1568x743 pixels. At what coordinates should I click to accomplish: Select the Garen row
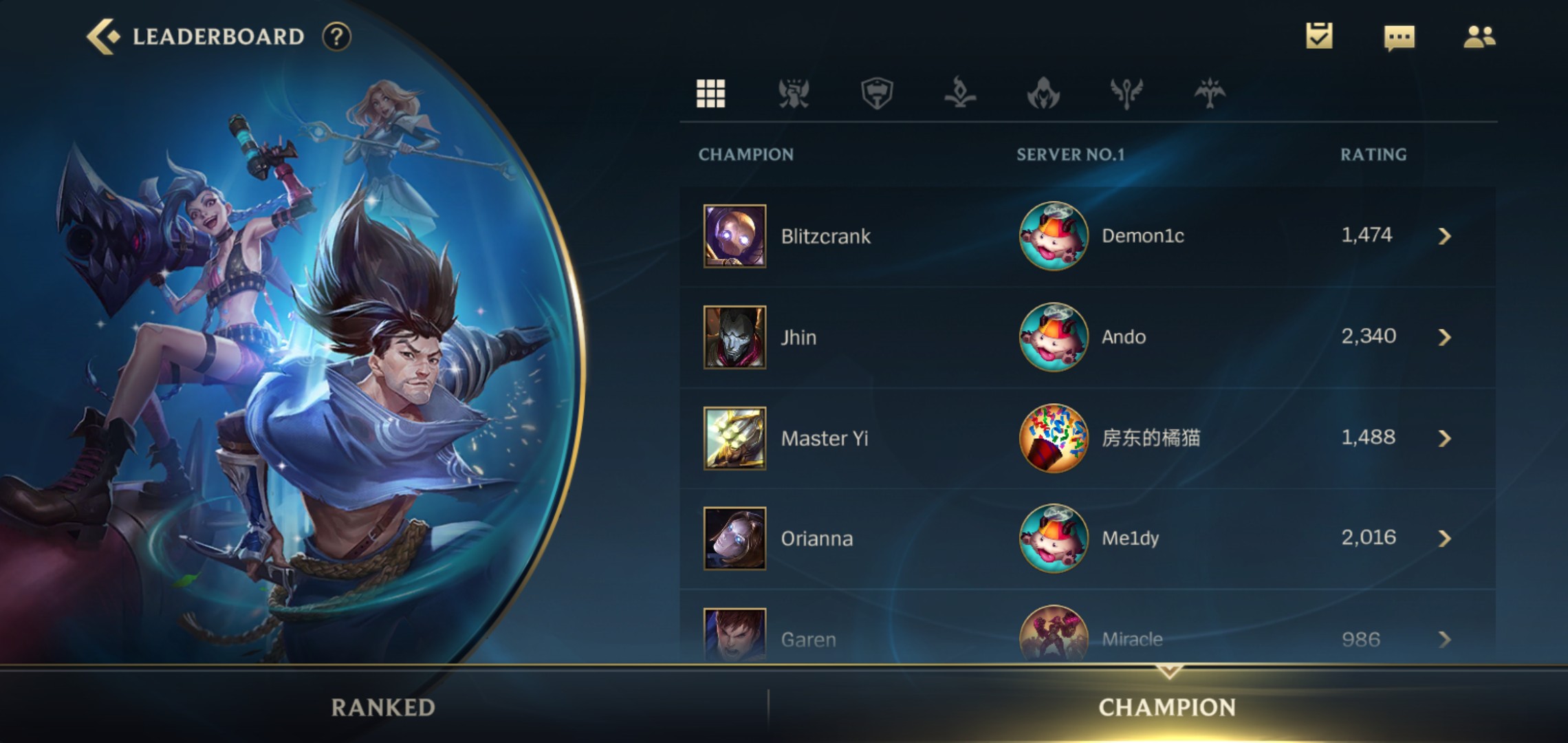(x=1087, y=638)
